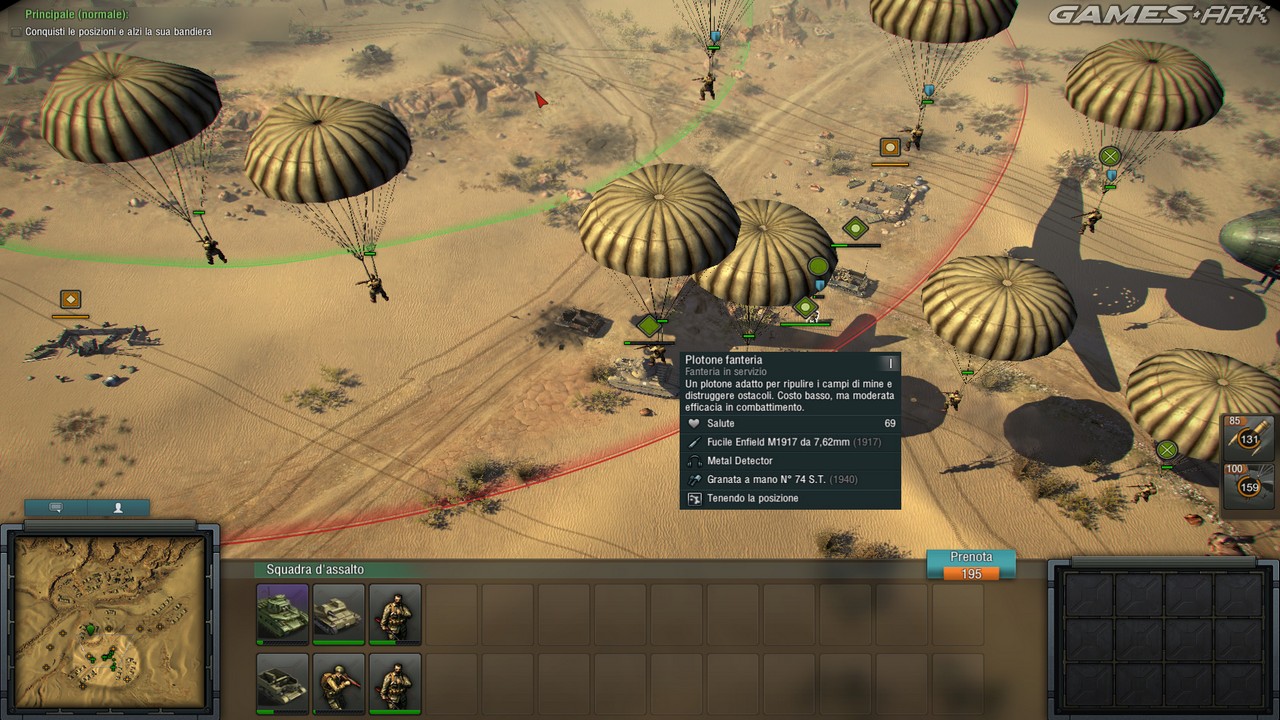Open the chat tab above the minimap

[x=56, y=508]
